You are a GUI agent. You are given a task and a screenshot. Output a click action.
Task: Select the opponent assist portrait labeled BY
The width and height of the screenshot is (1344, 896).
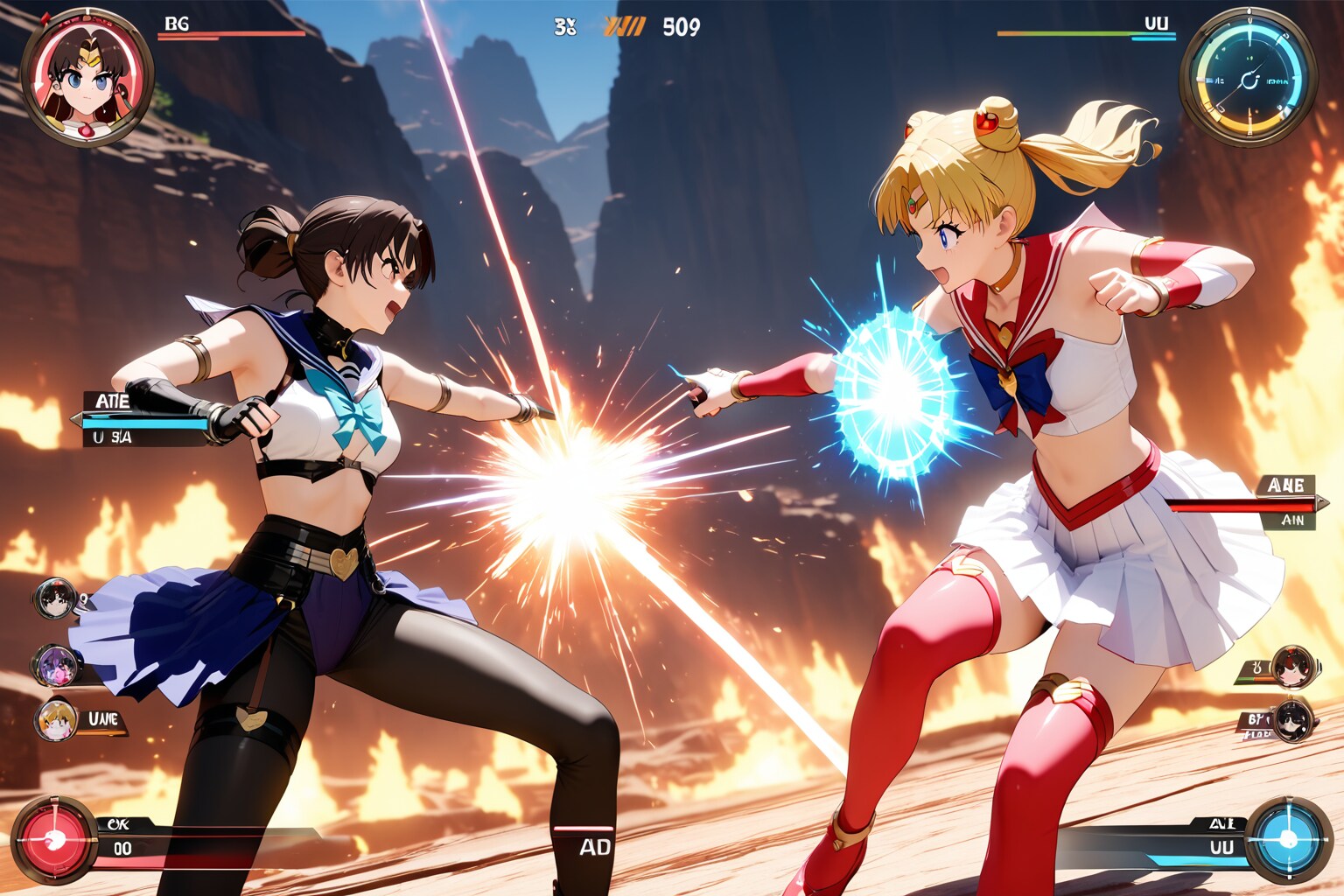(1291, 722)
